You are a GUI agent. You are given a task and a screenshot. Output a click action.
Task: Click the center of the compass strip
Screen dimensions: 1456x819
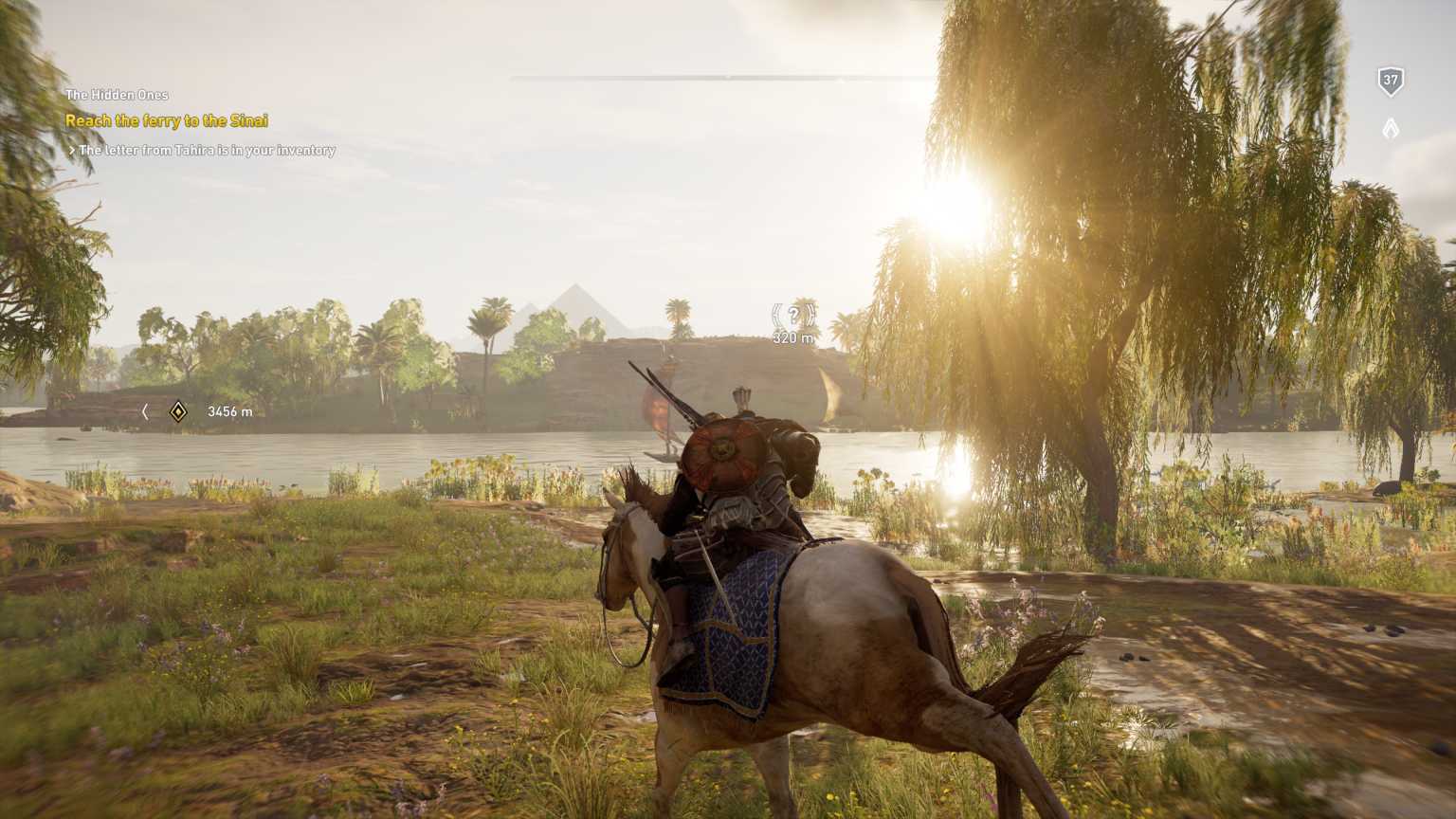click(x=728, y=80)
